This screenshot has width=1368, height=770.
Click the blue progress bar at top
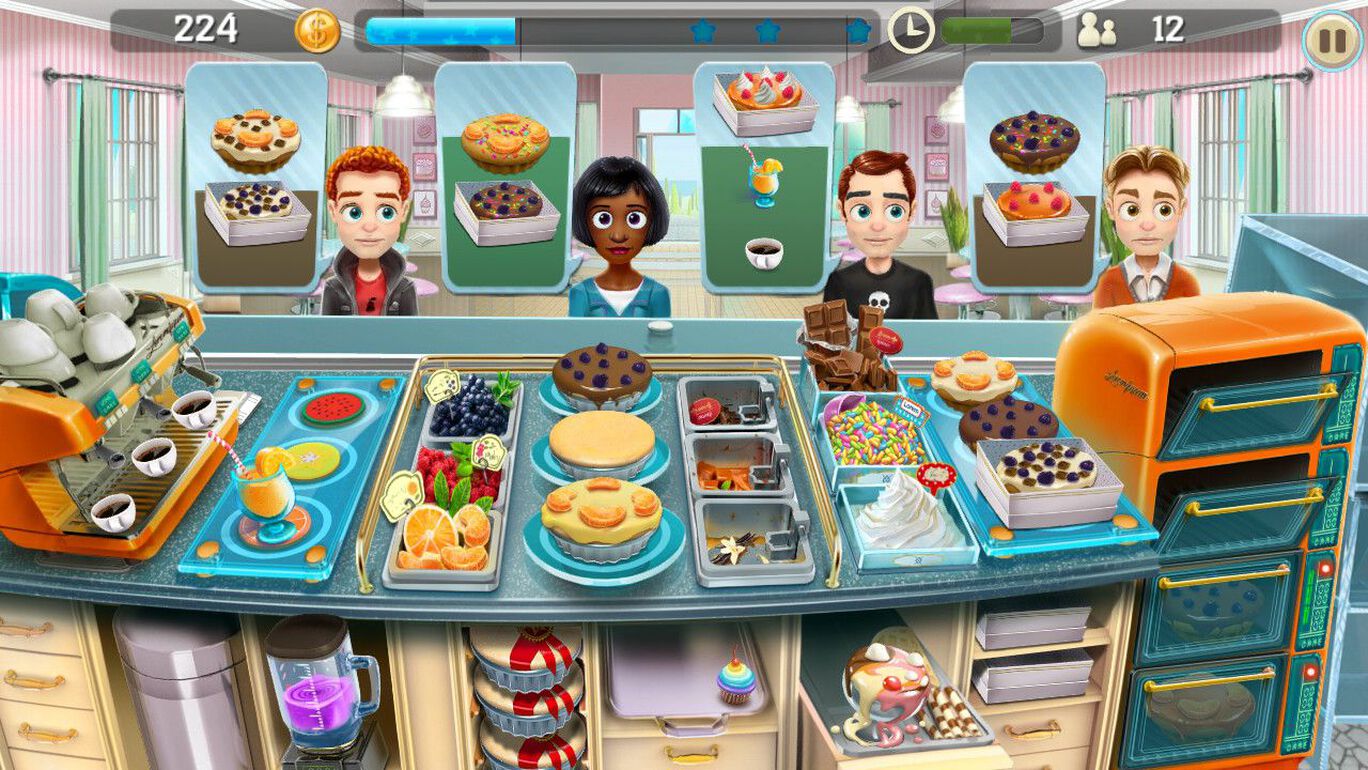[440, 31]
